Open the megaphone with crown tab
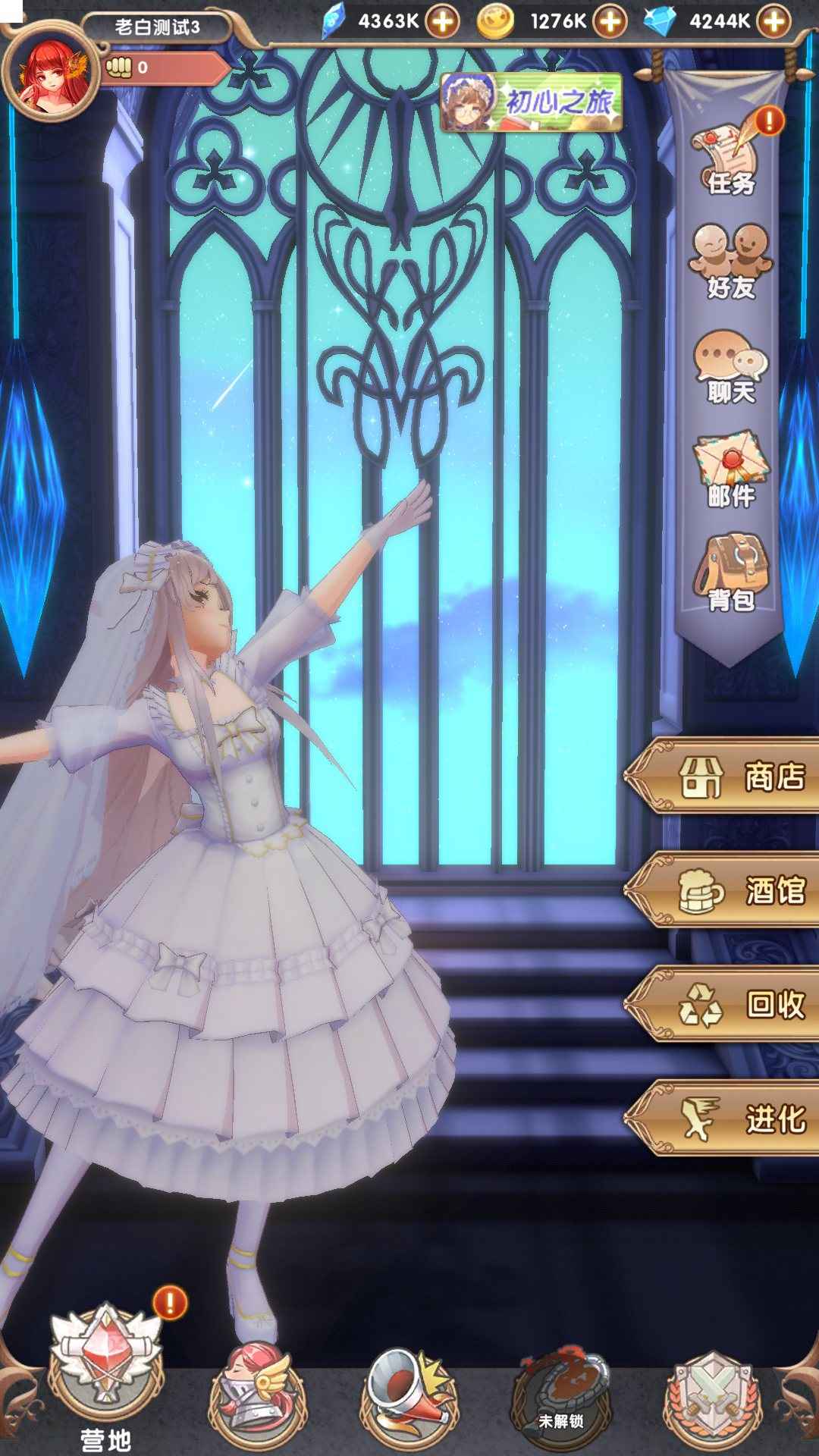This screenshot has height=1456, width=819. 410,1386
